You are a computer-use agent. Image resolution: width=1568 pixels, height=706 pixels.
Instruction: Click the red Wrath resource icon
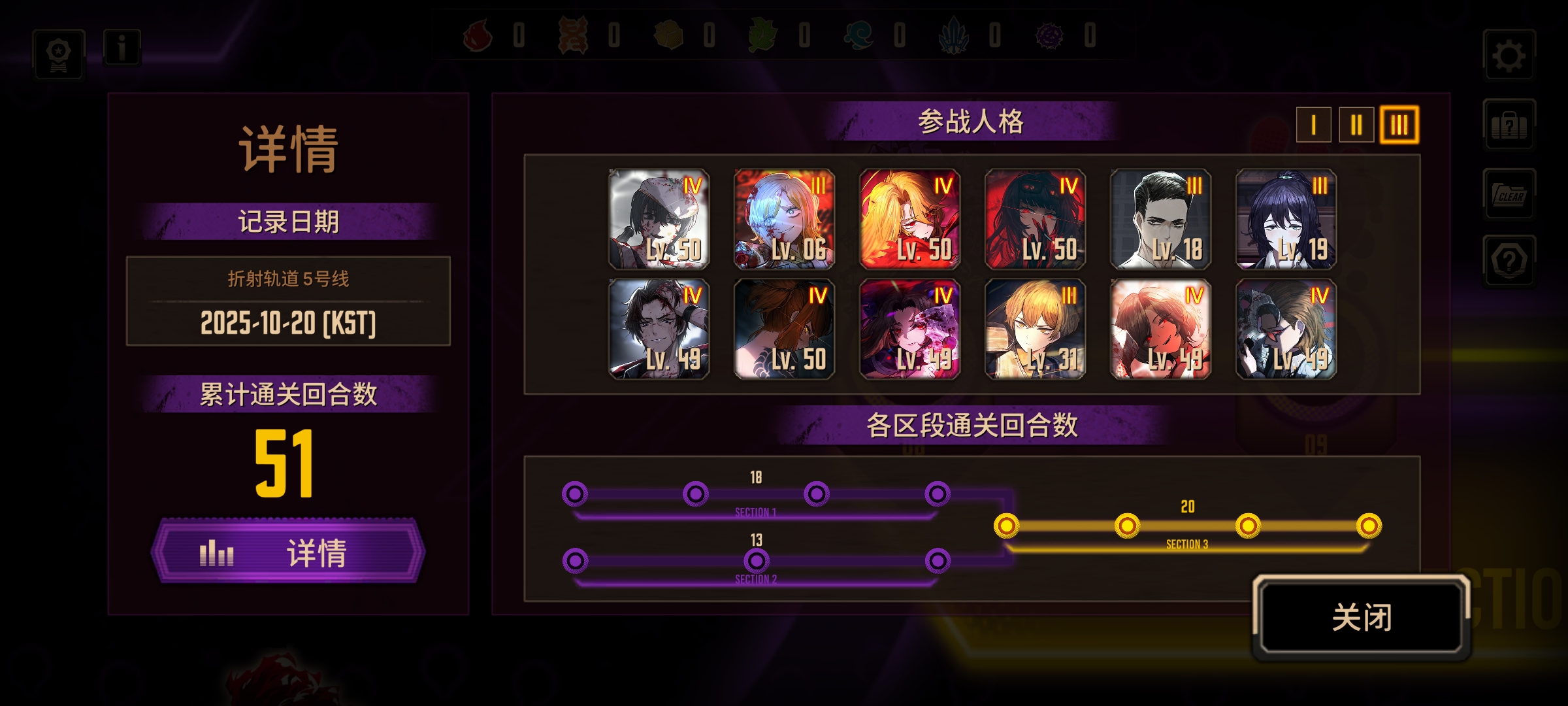[478, 37]
